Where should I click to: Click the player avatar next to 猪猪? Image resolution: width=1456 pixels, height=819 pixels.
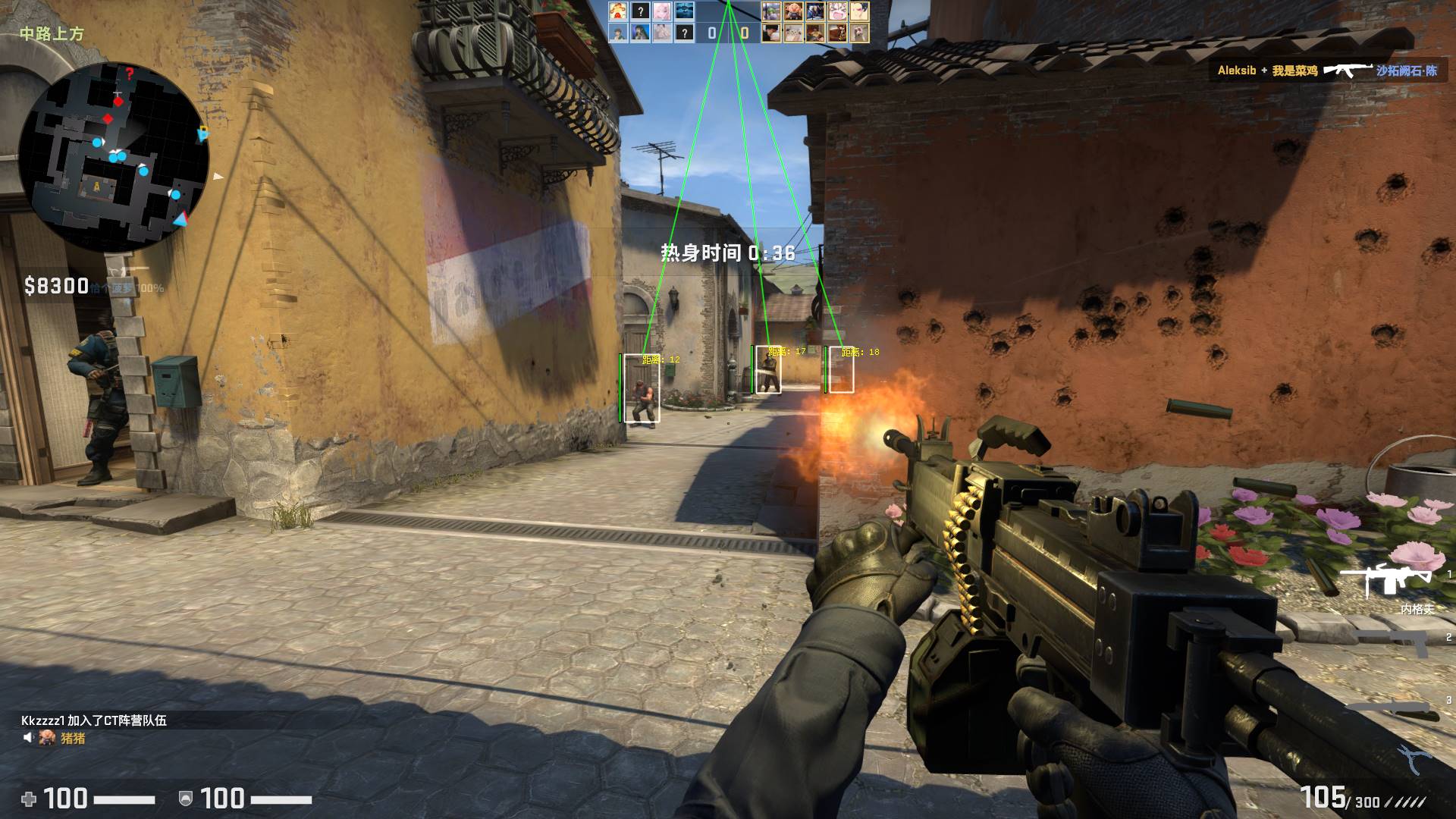47,737
